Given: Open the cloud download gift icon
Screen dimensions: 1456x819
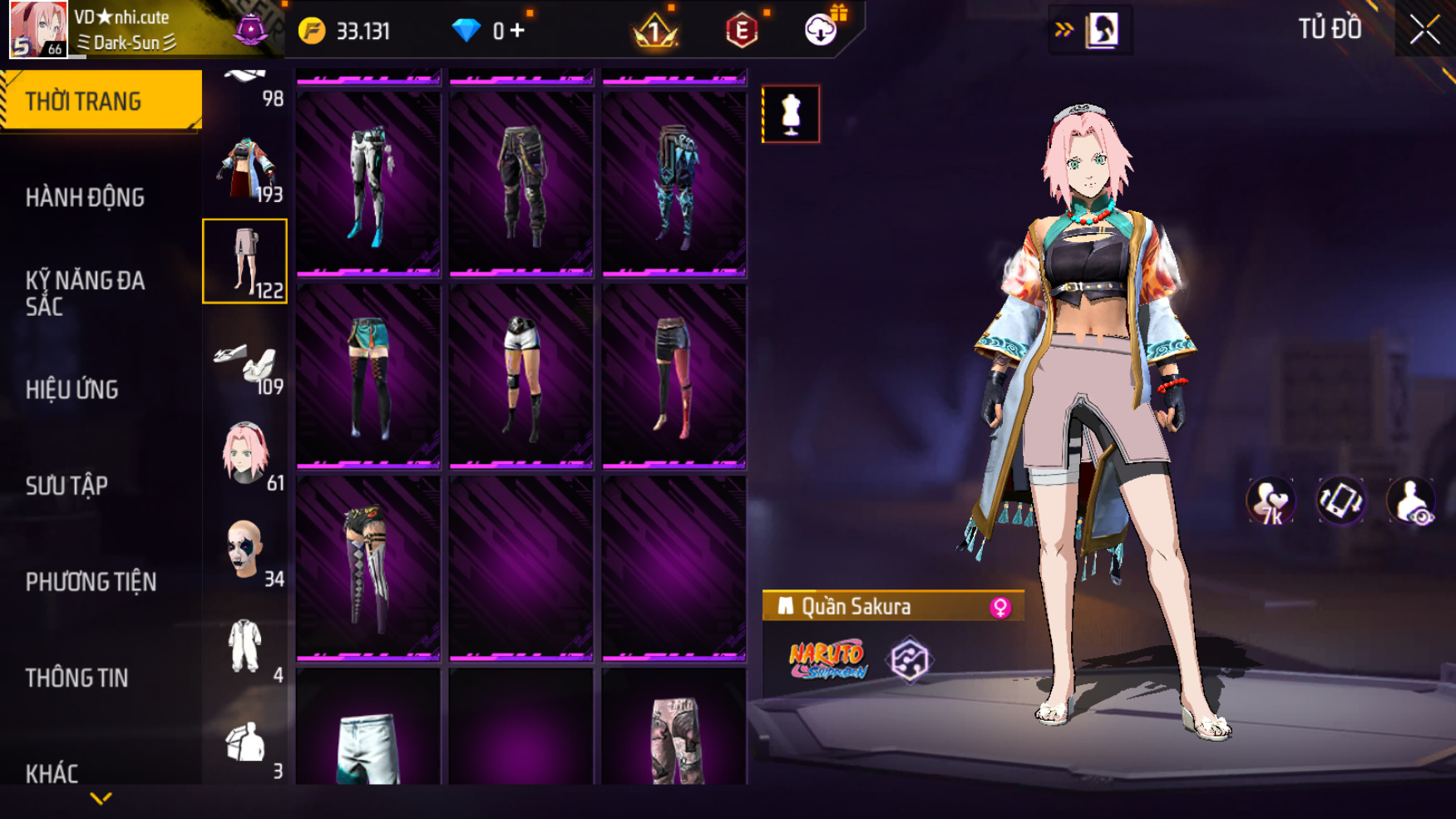Looking at the screenshot, I should [822, 30].
